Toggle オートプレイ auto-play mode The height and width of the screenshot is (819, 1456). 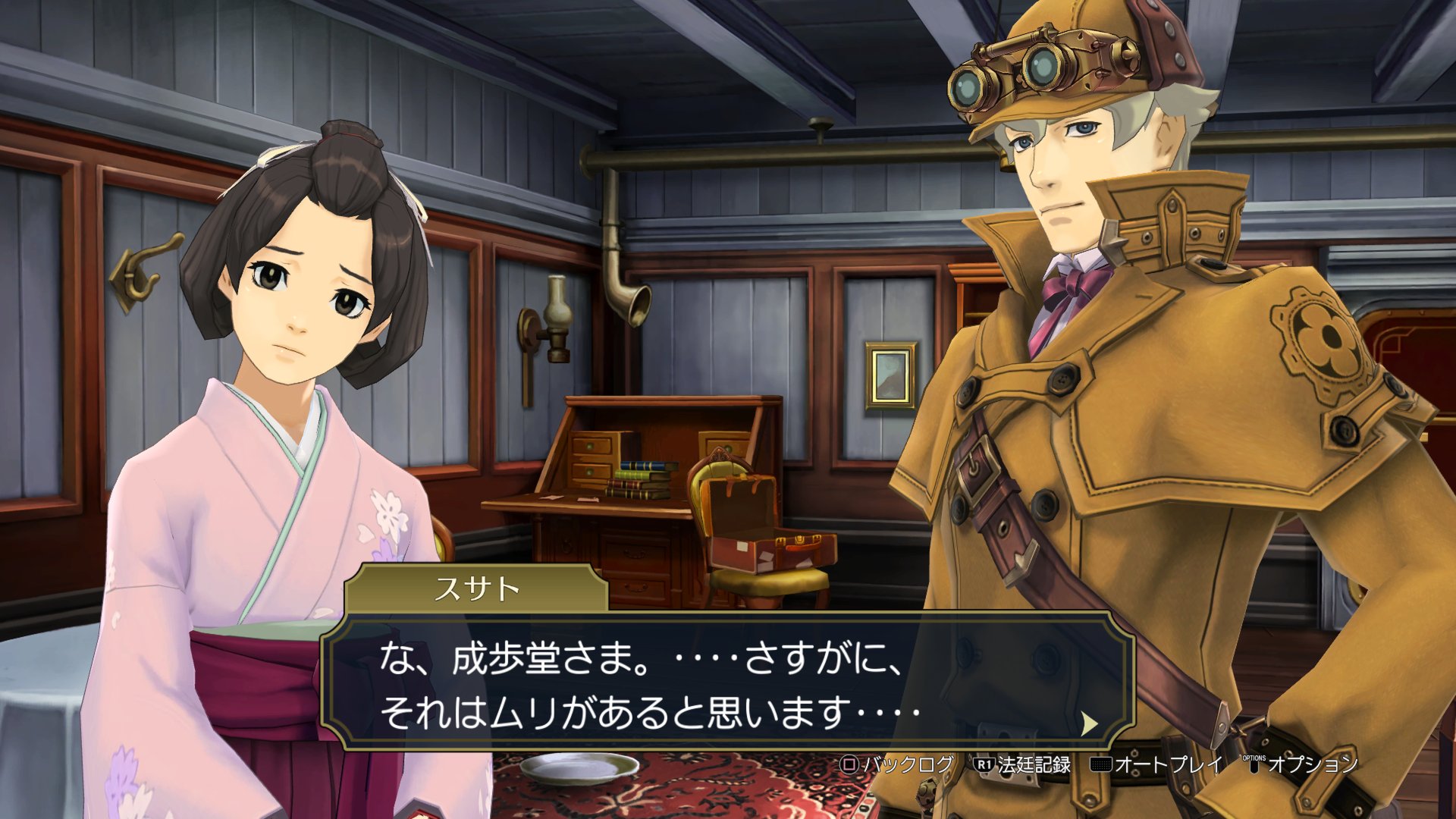click(1156, 764)
